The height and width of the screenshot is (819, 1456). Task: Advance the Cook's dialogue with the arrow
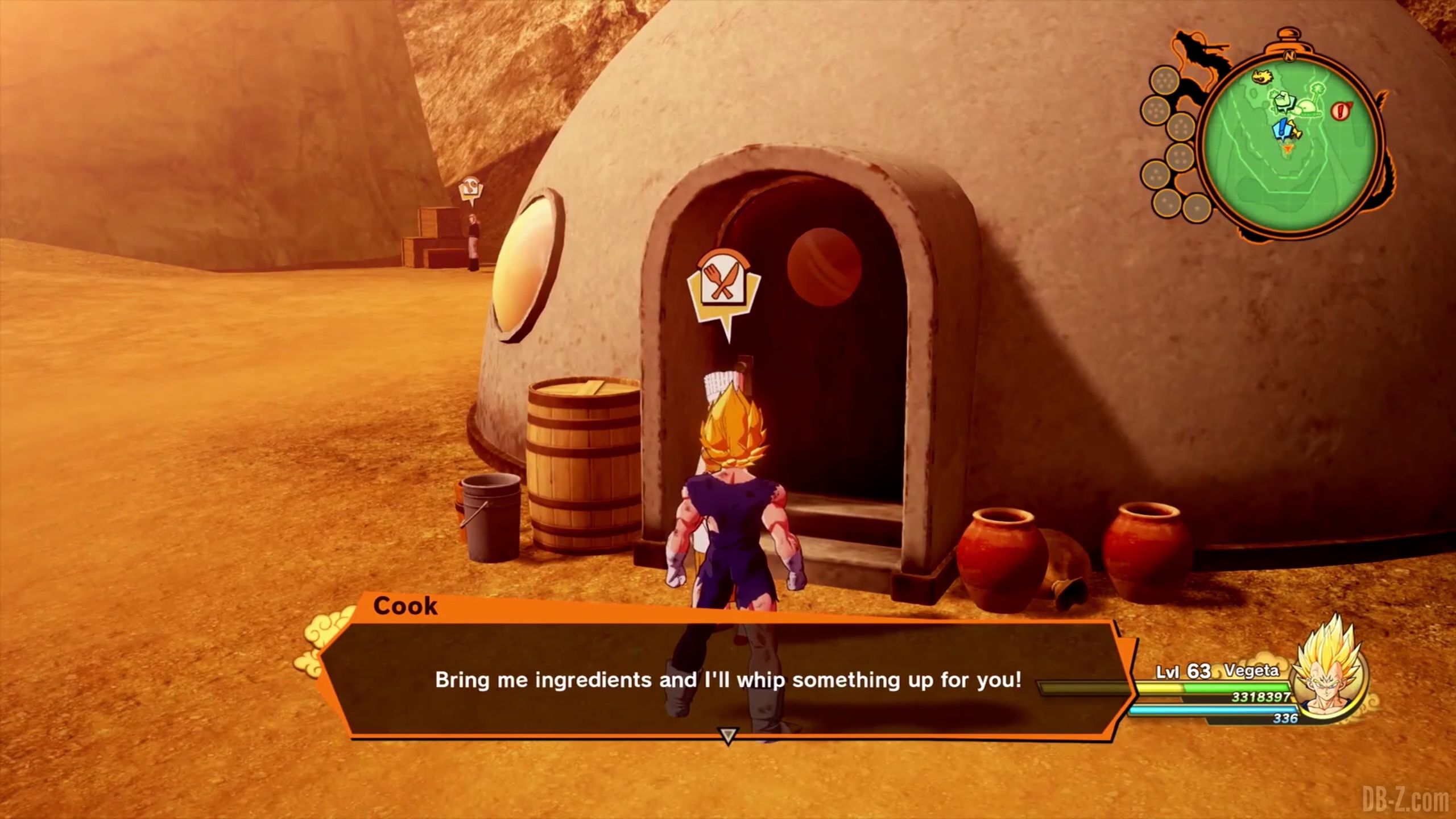coord(727,736)
